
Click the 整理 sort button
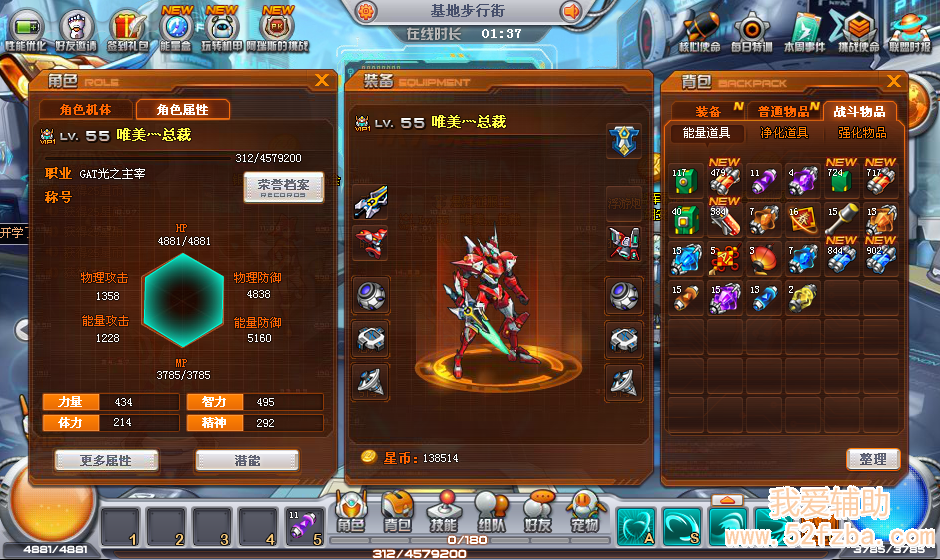872,459
